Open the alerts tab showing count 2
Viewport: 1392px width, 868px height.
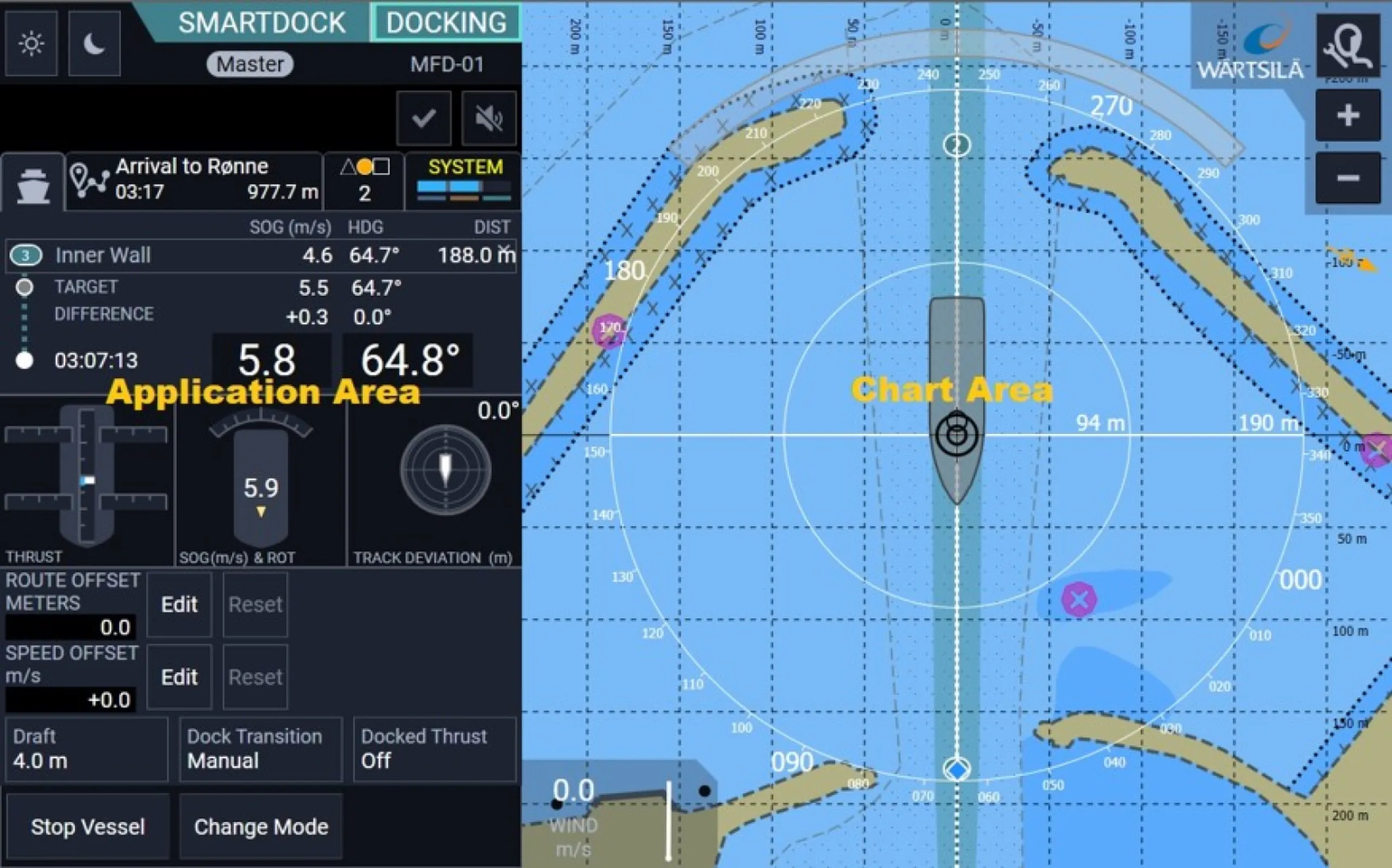(x=364, y=180)
